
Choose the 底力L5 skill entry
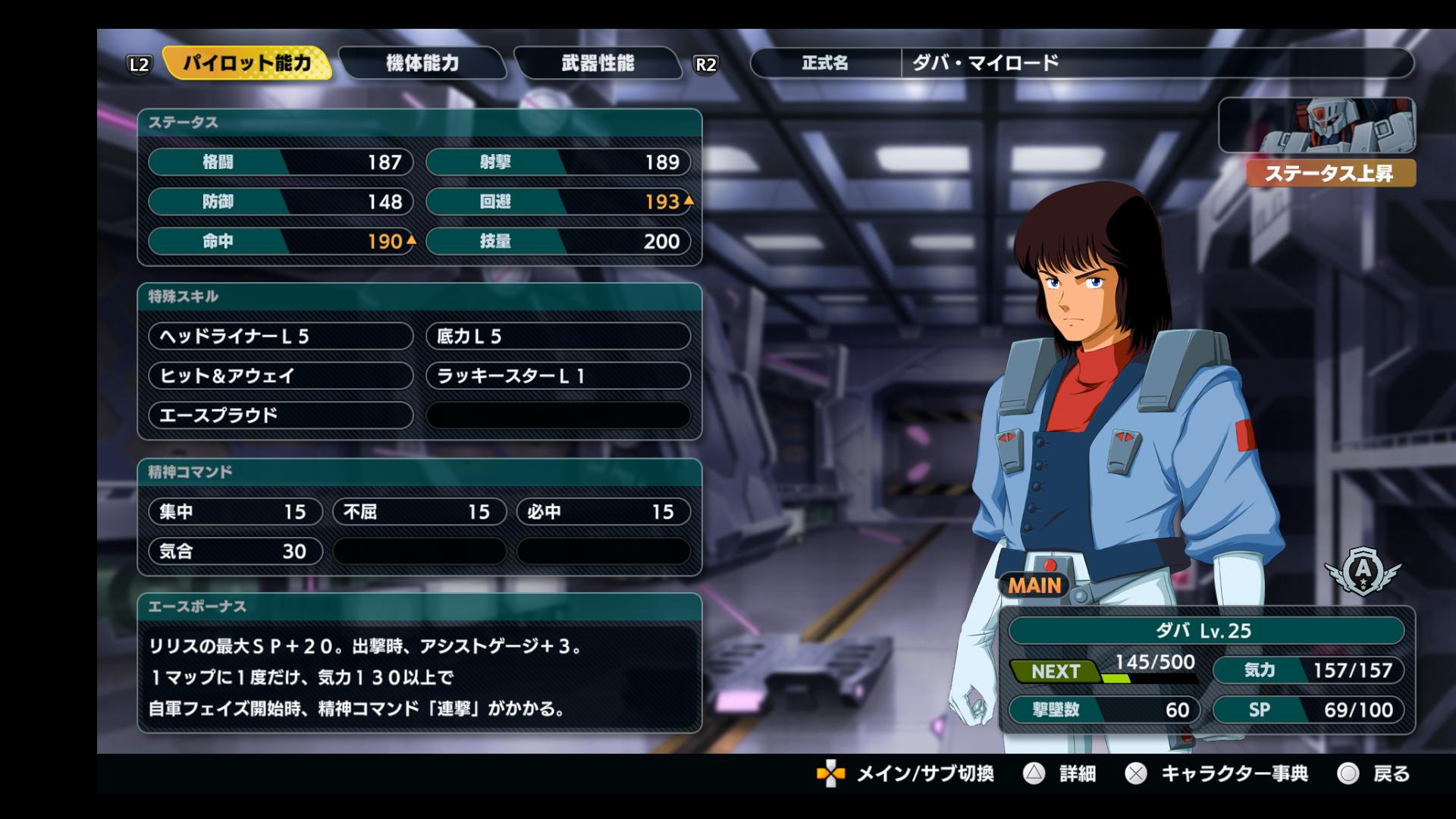pos(558,336)
